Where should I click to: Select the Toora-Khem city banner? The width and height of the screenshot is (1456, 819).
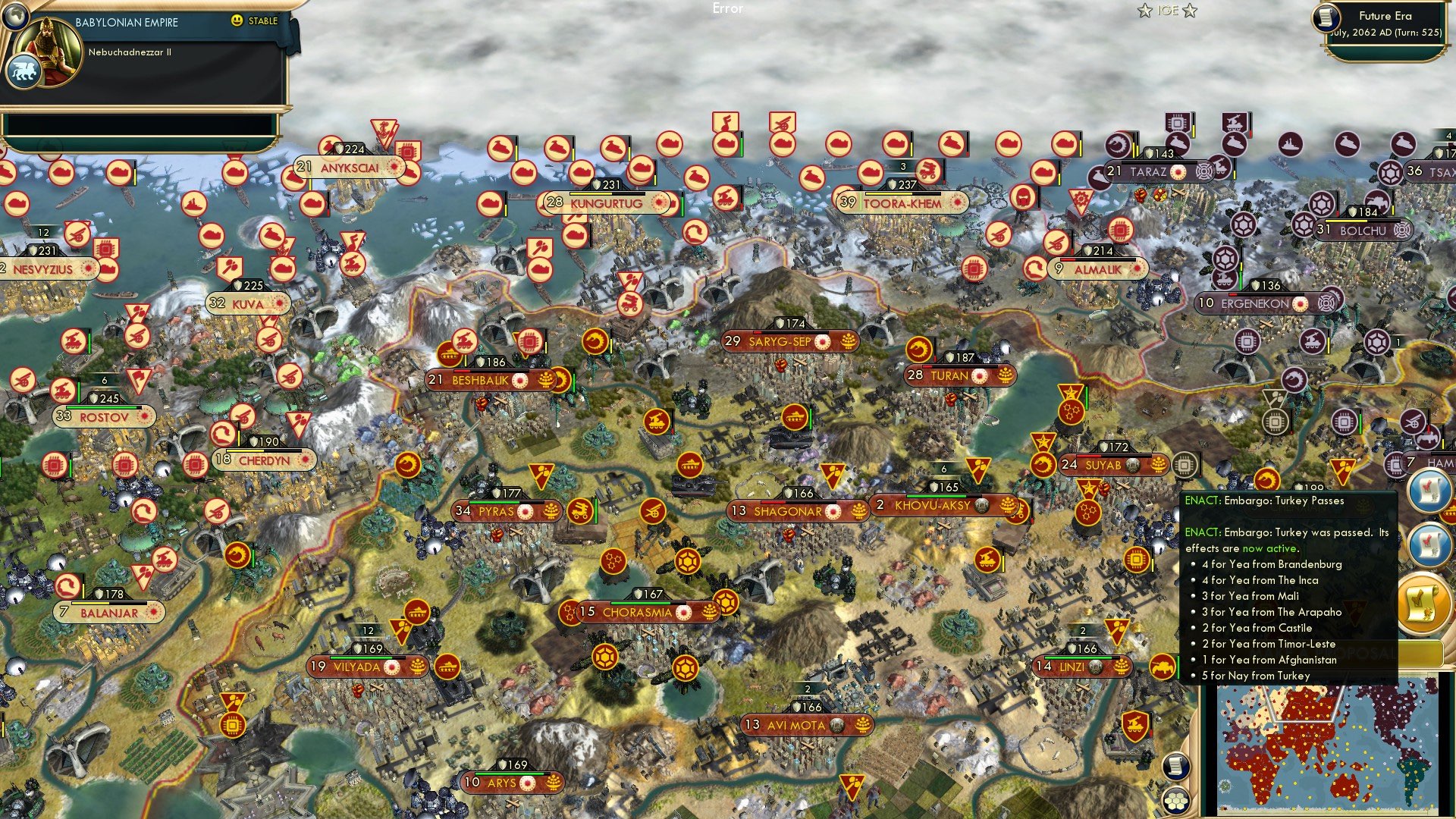(902, 203)
